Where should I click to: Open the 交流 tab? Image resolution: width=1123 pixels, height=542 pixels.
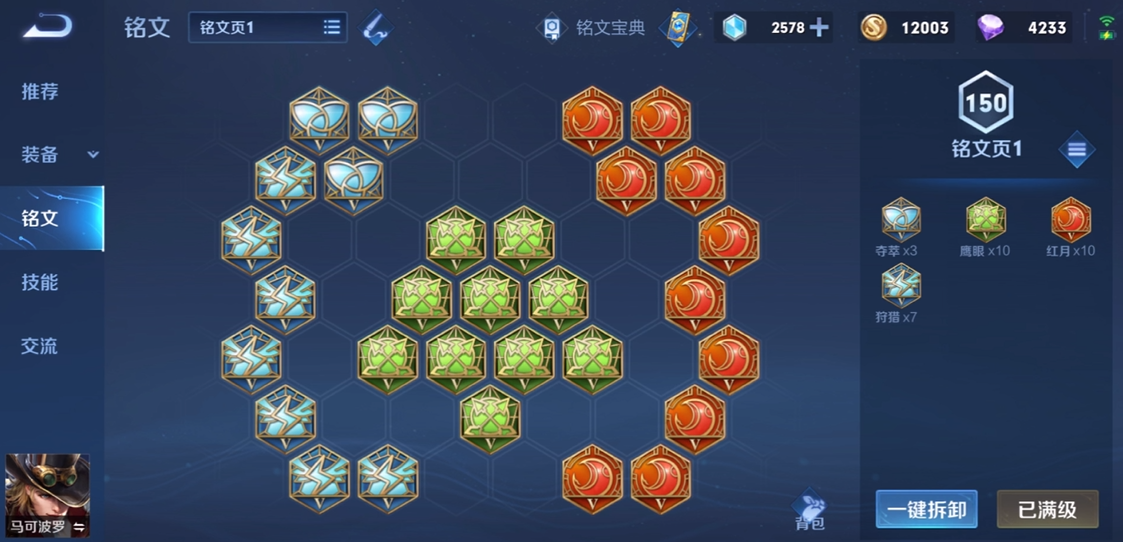pyautogui.click(x=40, y=346)
